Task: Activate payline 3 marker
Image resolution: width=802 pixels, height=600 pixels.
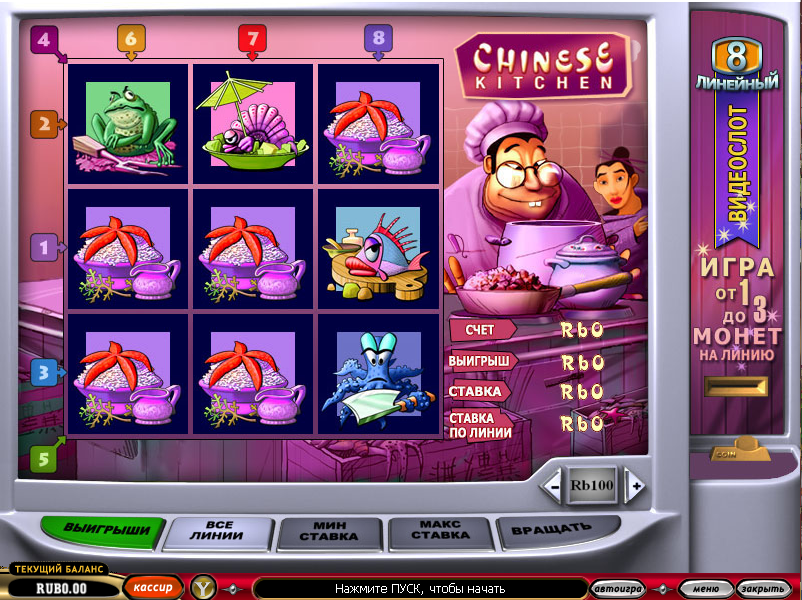Action: coord(43,373)
